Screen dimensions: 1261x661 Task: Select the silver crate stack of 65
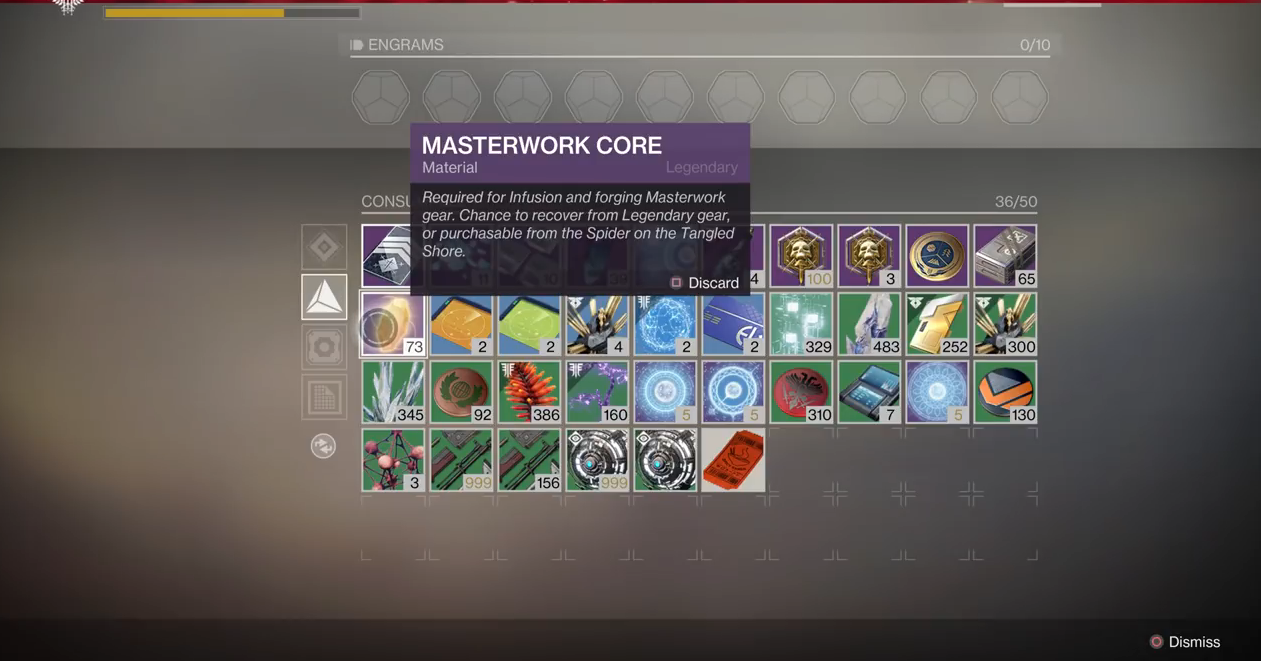click(x=1005, y=256)
